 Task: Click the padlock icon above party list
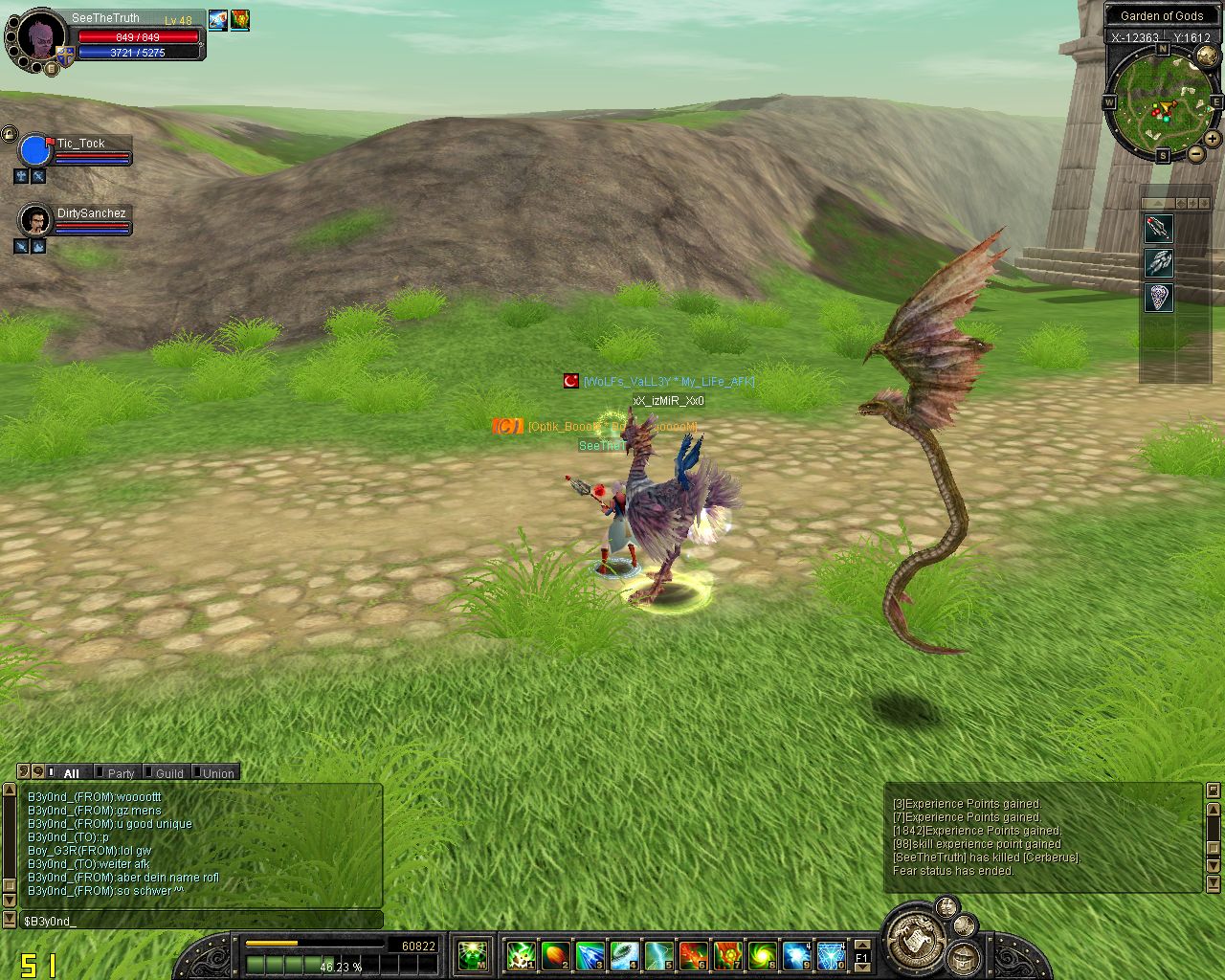(9, 133)
